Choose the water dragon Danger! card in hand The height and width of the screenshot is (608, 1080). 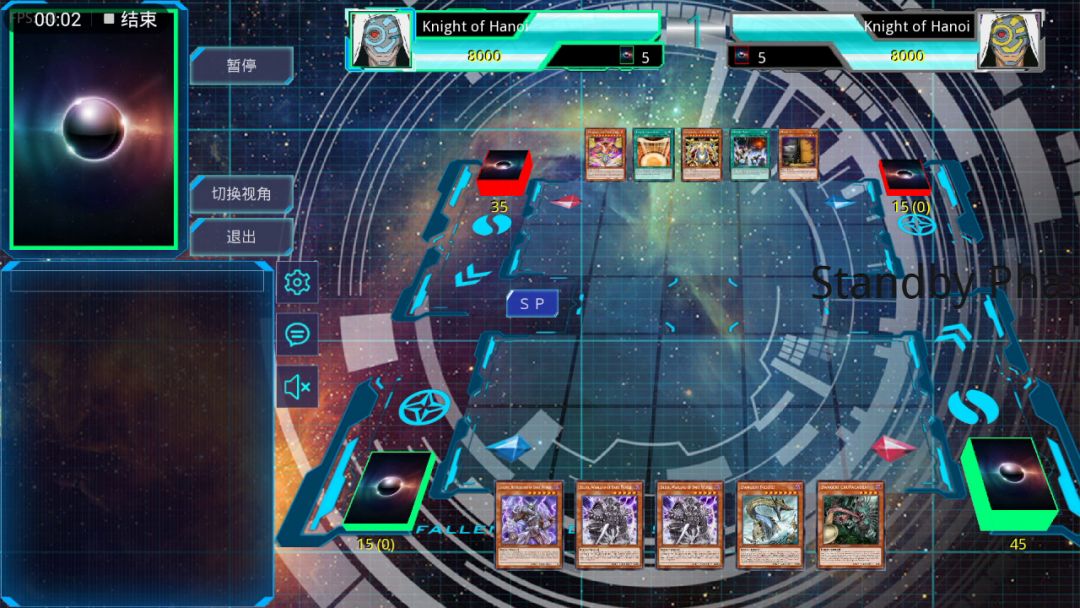click(x=770, y=524)
